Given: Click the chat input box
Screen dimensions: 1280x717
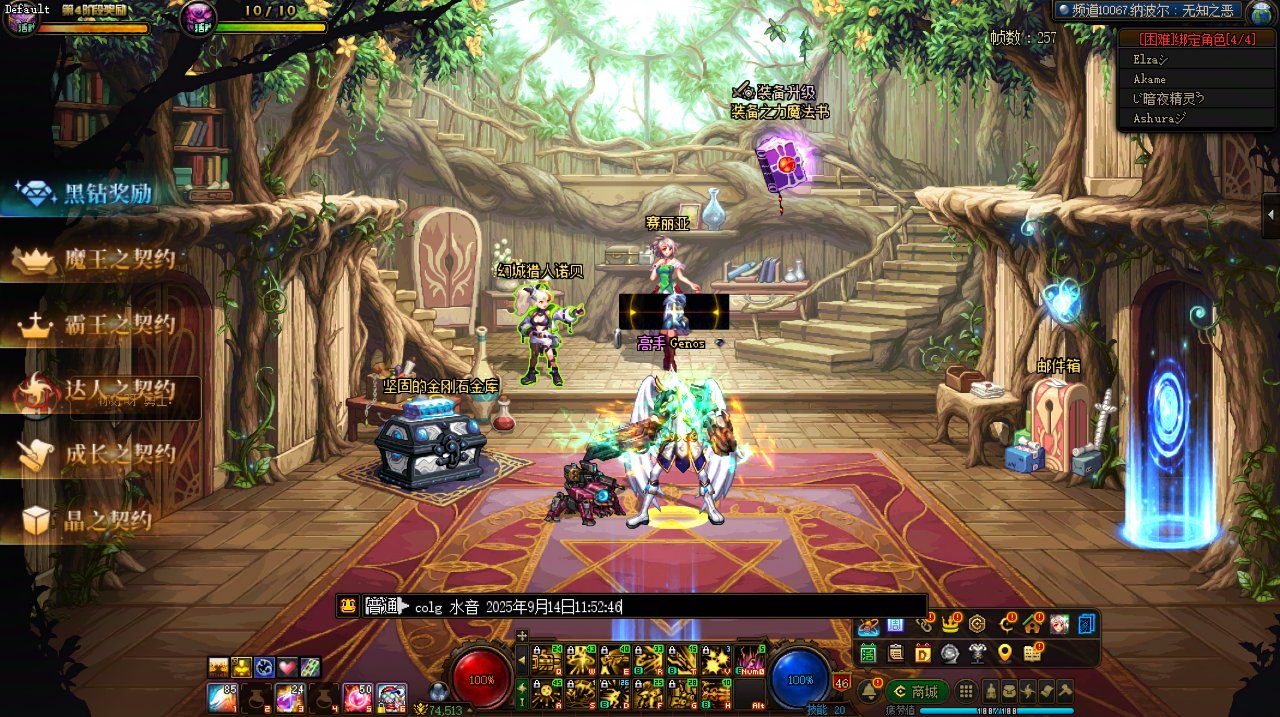Looking at the screenshot, I should pos(770,606).
